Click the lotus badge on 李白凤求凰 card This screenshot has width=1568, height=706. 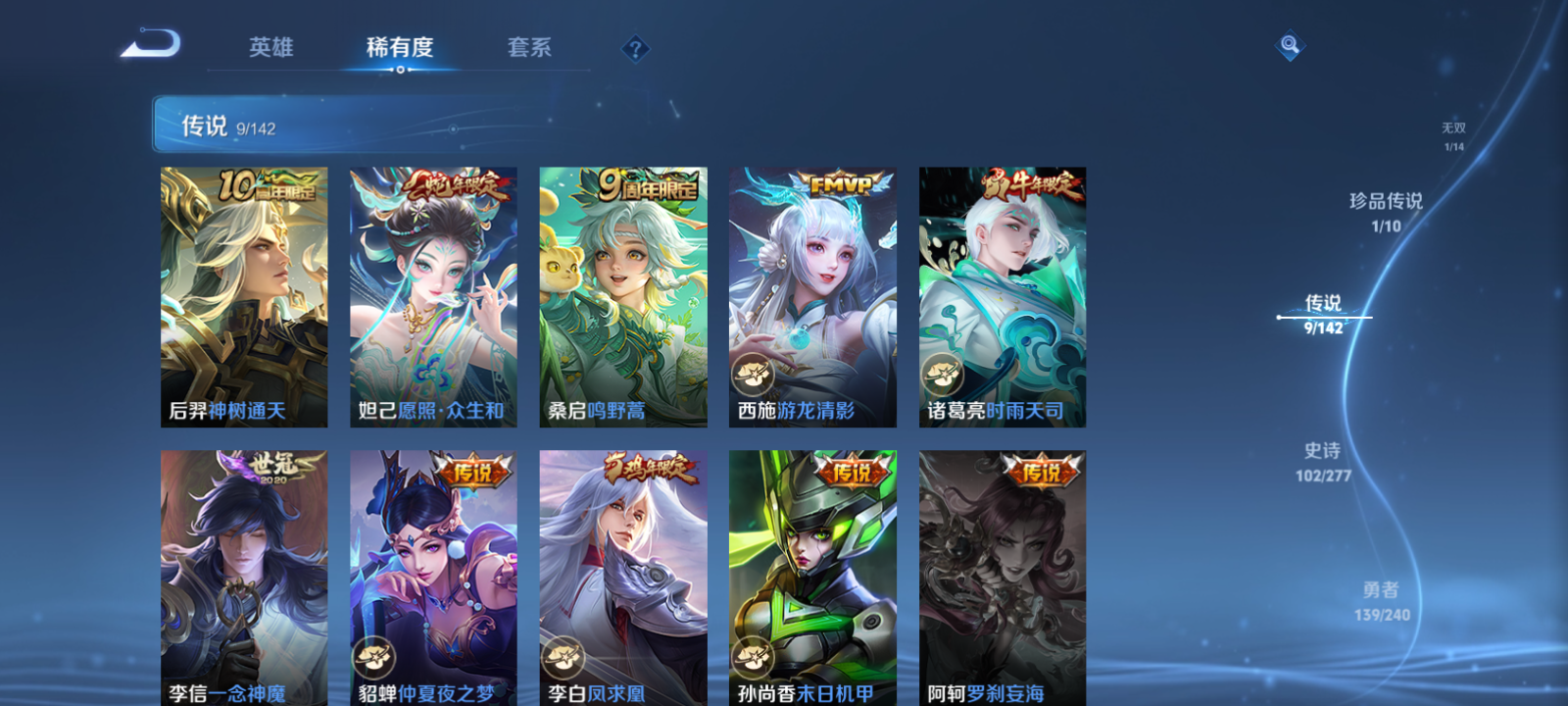pyautogui.click(x=564, y=657)
